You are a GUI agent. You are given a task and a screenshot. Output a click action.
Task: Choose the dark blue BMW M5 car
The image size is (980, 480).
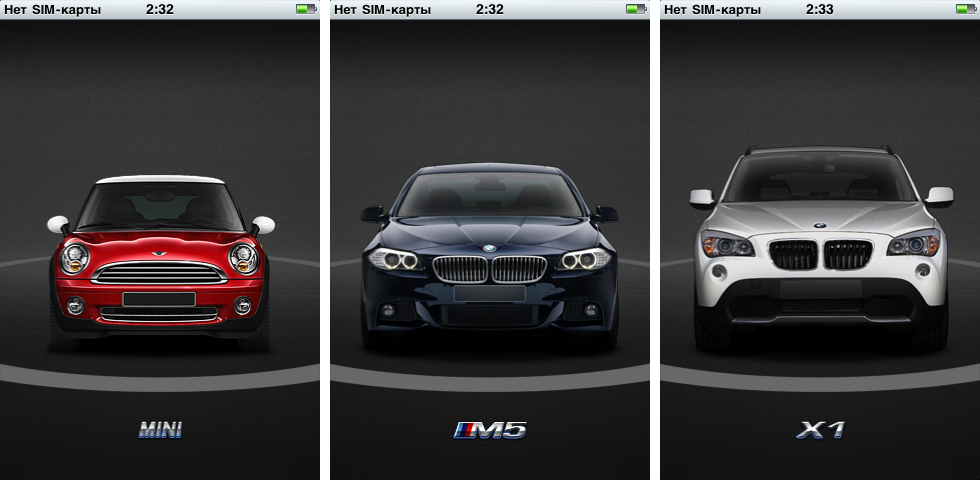[490, 258]
